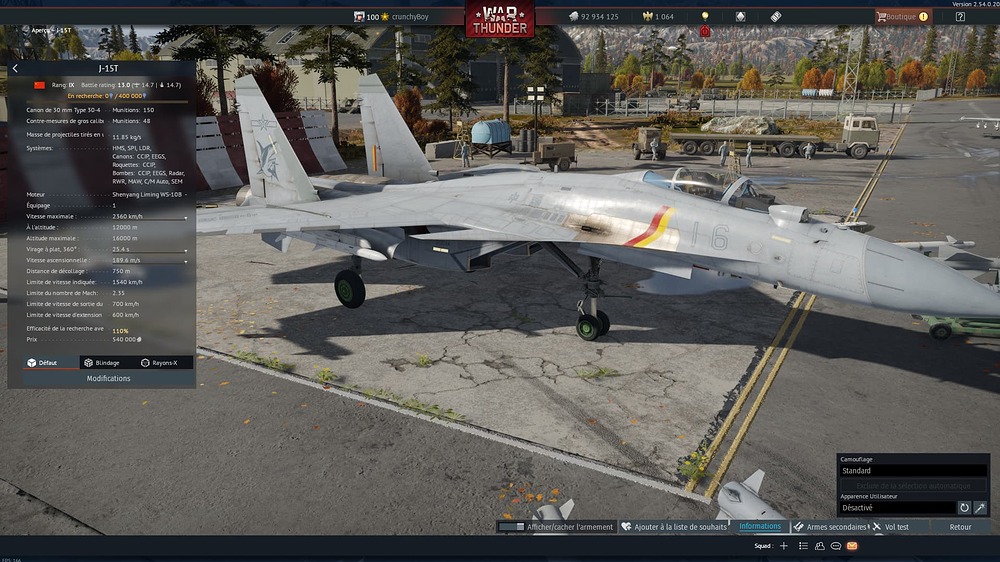Open the Camouflage Standard dropdown
Screen dimensions: 1000x562
912,470
